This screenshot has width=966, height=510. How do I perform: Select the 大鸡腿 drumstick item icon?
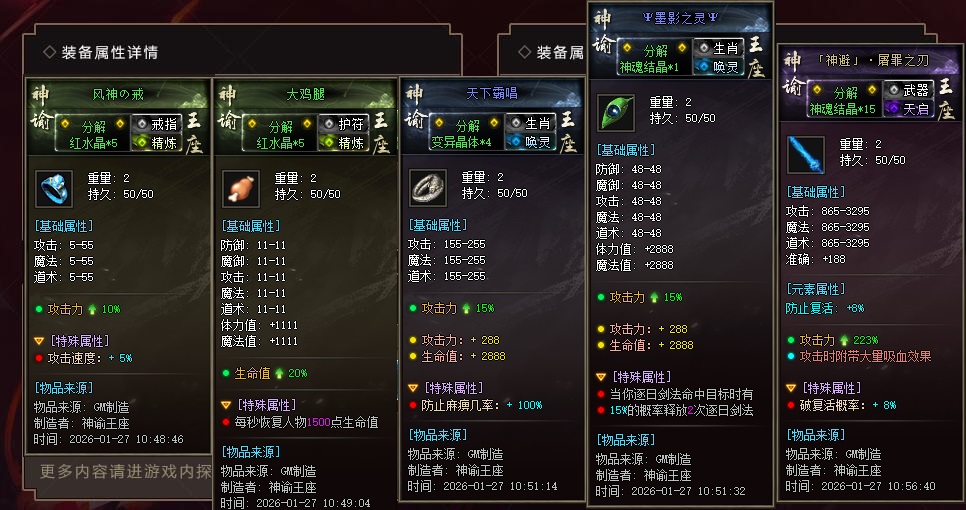pyautogui.click(x=240, y=189)
